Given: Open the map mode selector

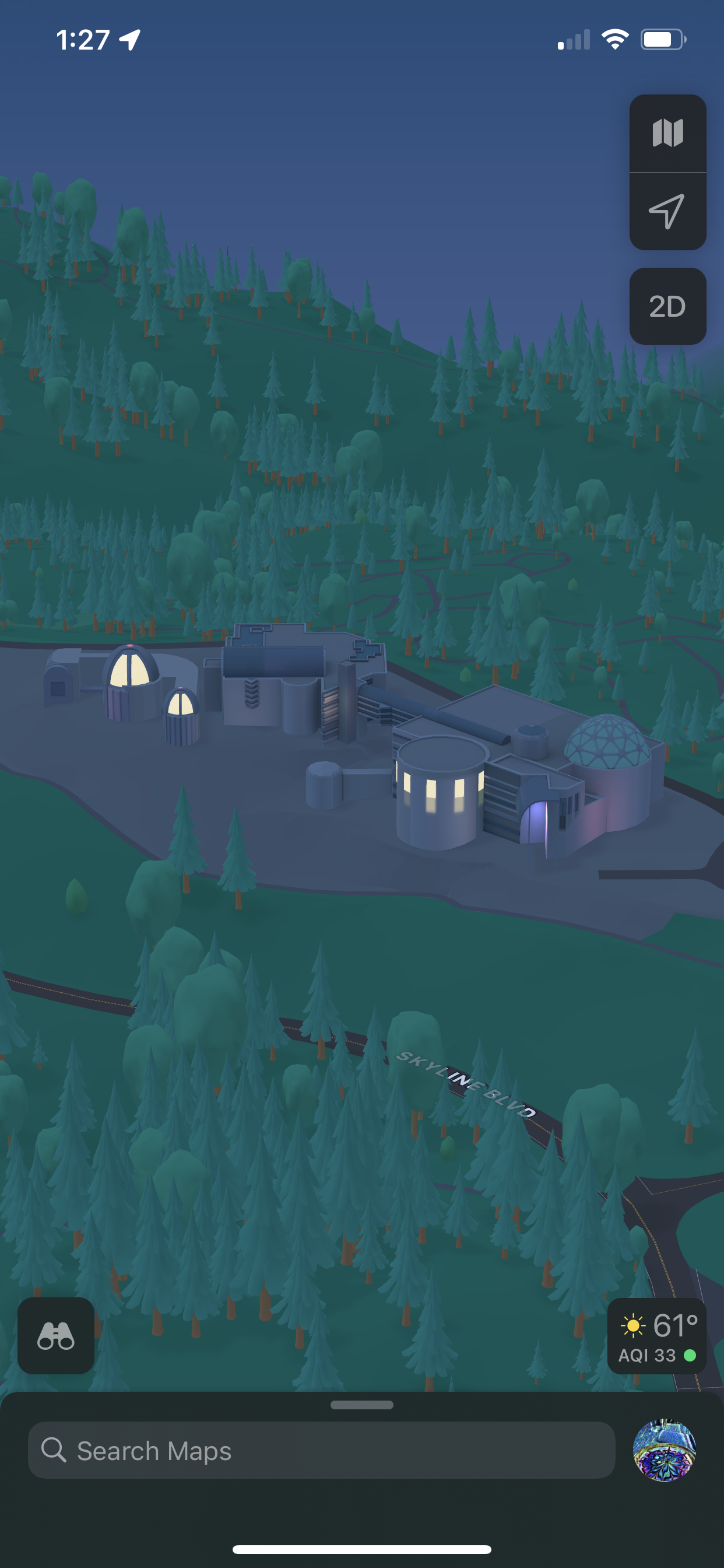Looking at the screenshot, I should [667, 134].
